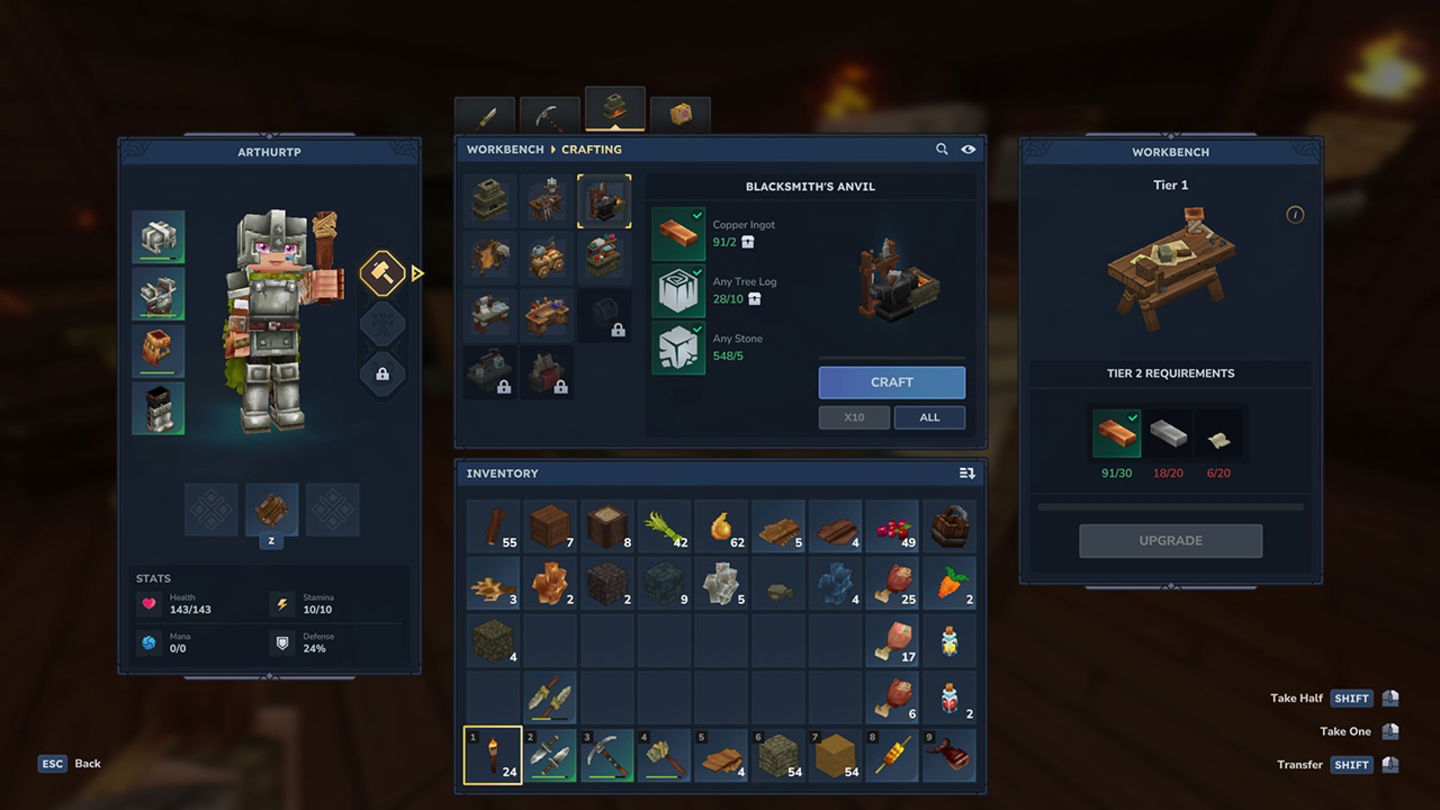Select the red berries stack
Viewport: 1440px width, 810px height.
892,527
